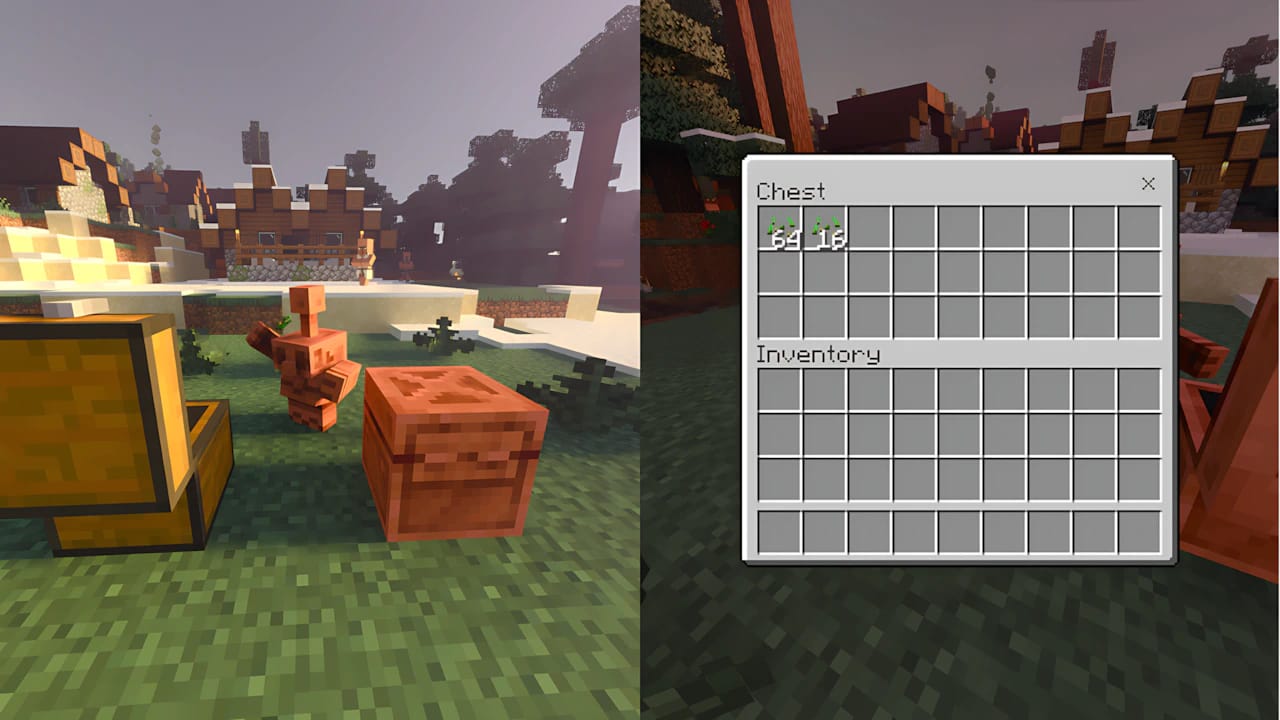Click the Inventory section header
The height and width of the screenshot is (720, 1280).
coord(820,355)
